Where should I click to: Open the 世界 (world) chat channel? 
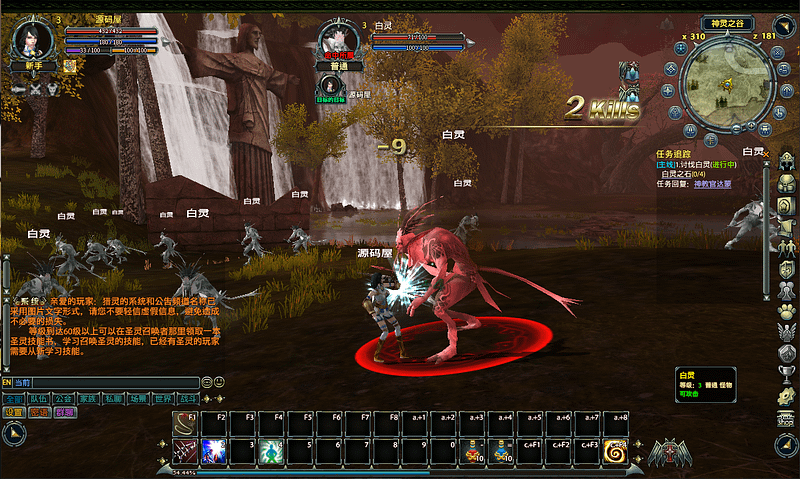(164, 397)
